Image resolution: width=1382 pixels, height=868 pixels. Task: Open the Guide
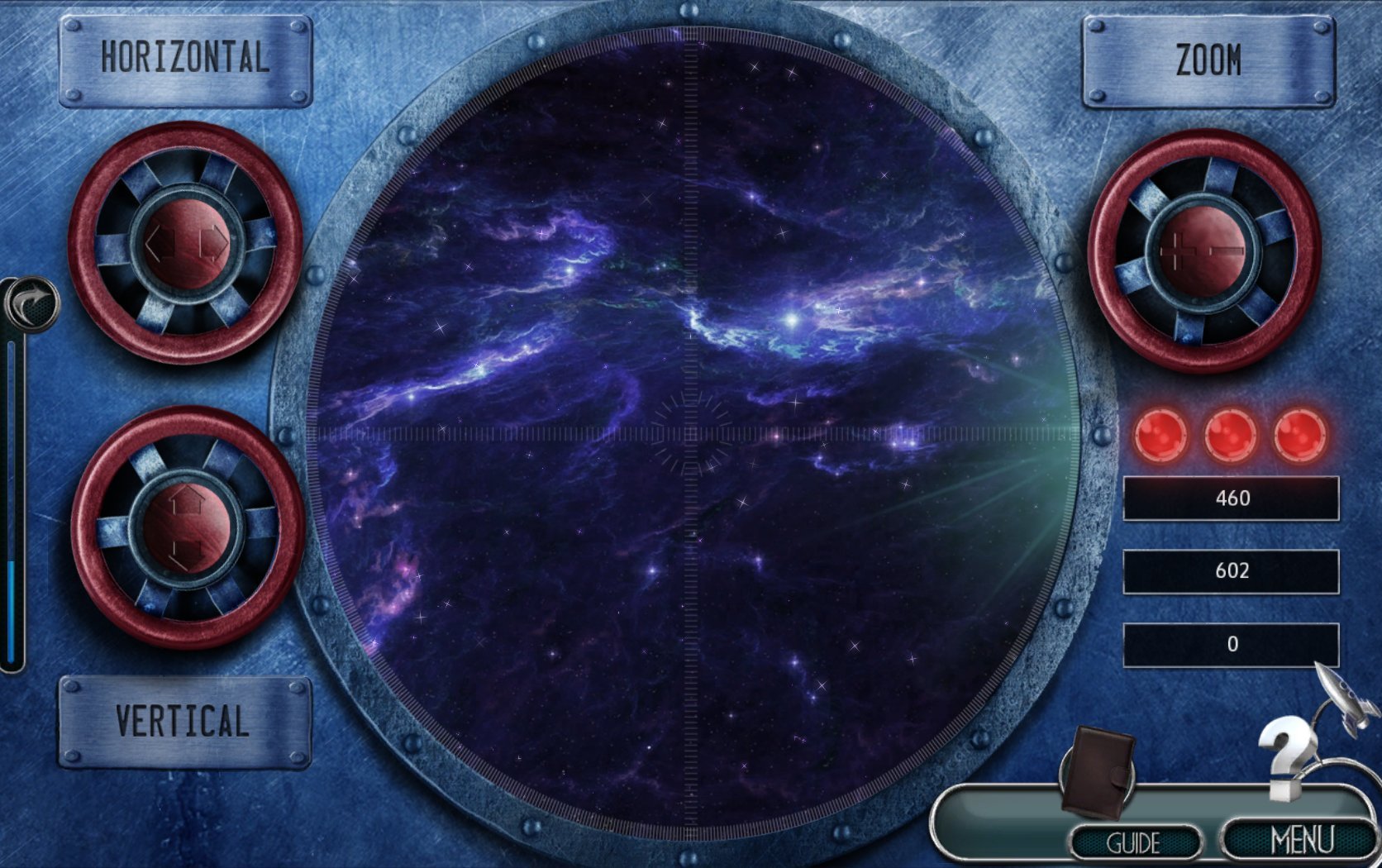tap(1134, 842)
